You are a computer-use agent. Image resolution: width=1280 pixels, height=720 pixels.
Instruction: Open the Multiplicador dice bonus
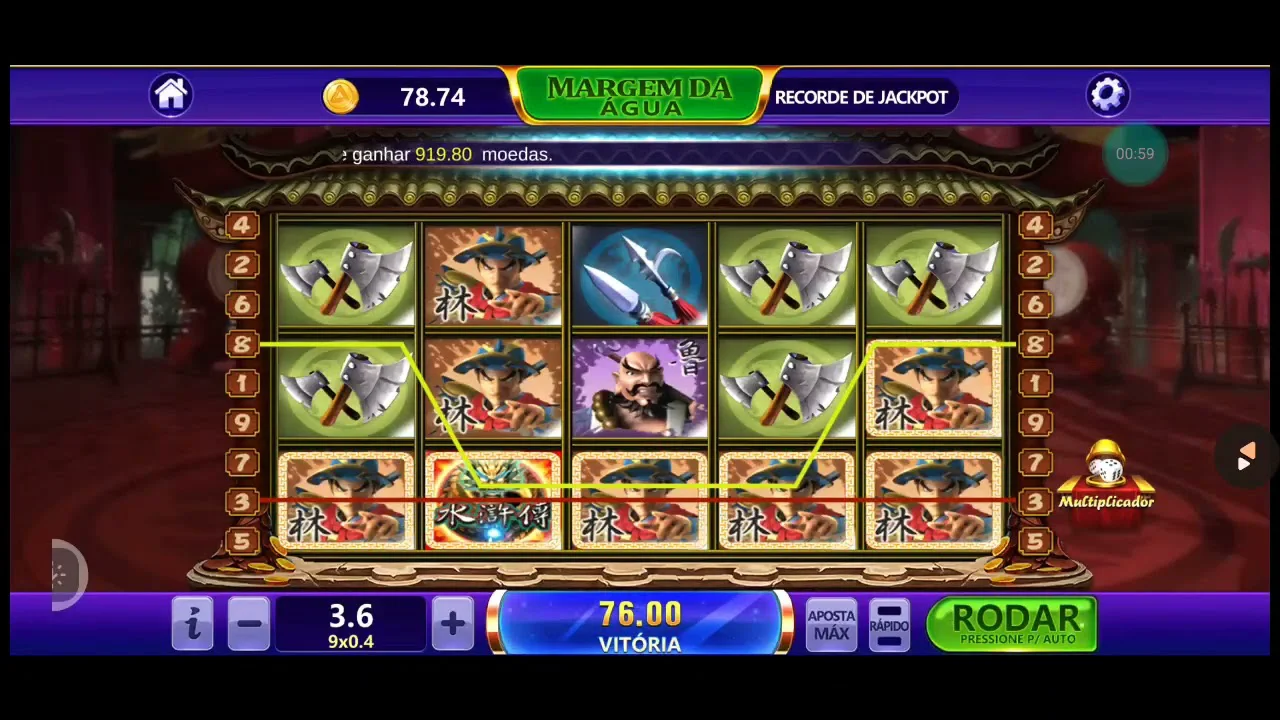coord(1106,477)
